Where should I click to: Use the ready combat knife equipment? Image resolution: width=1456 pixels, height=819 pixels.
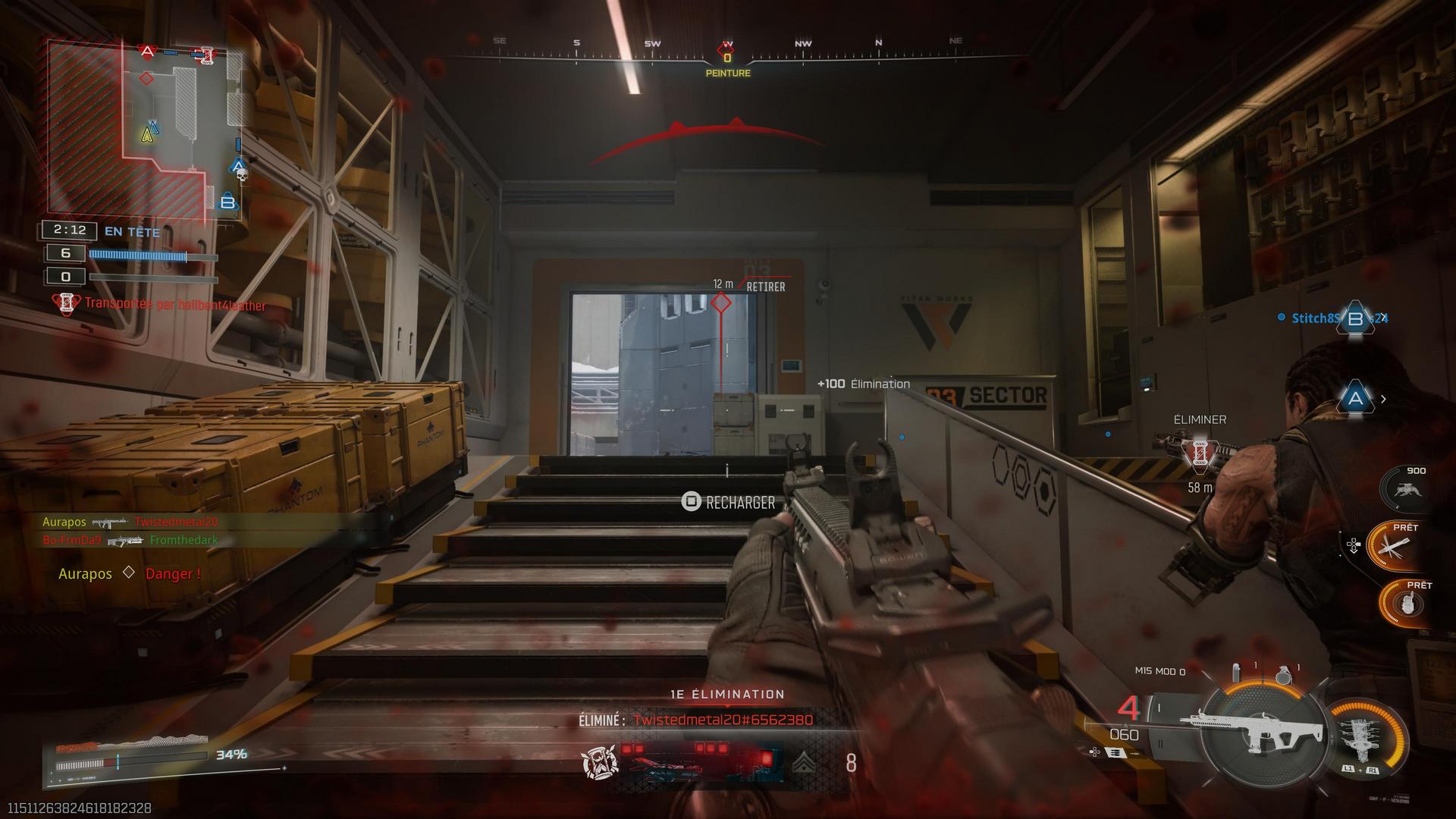click(x=1395, y=544)
